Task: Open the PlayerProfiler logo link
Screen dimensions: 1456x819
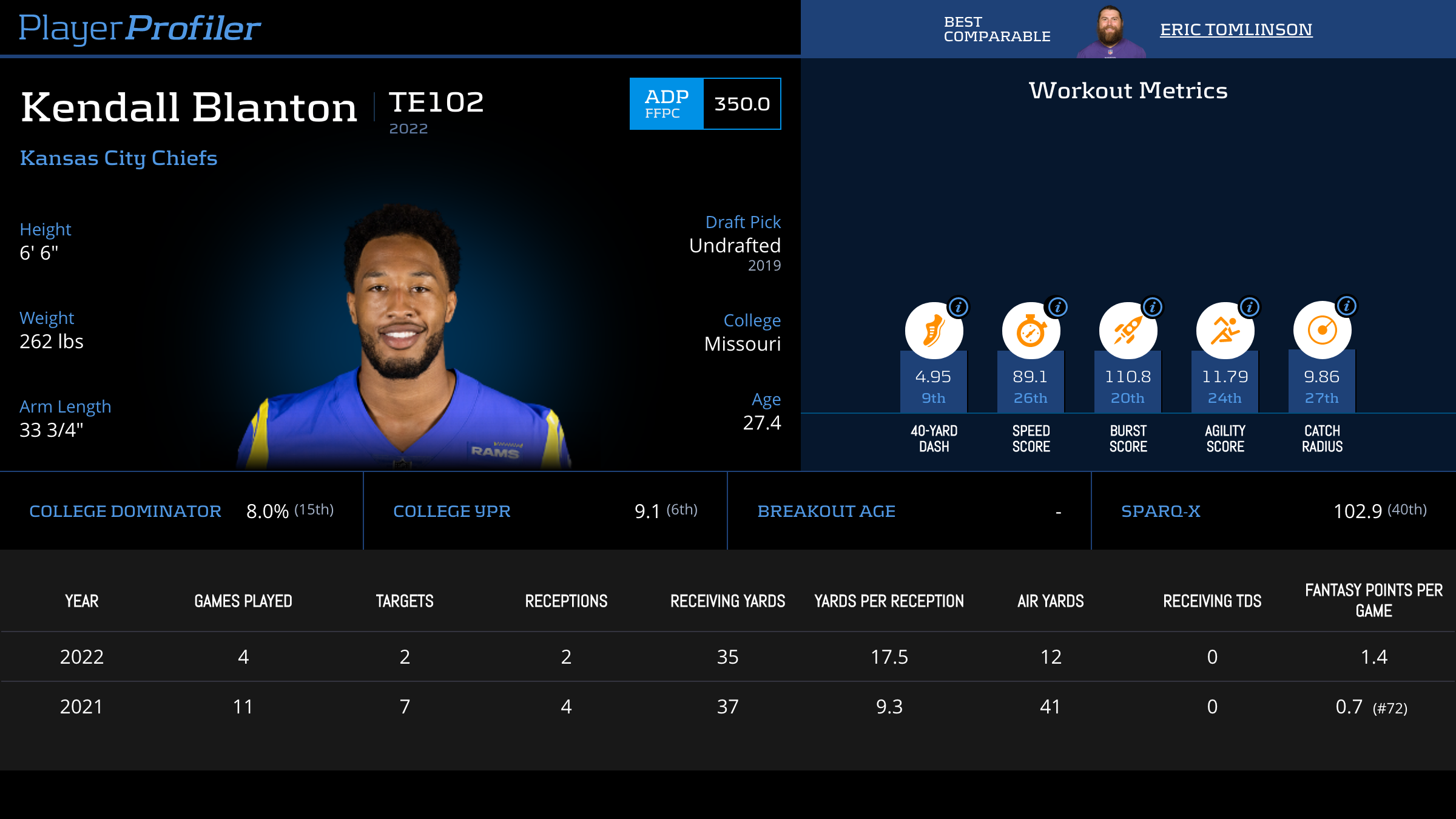Action: tap(140, 29)
